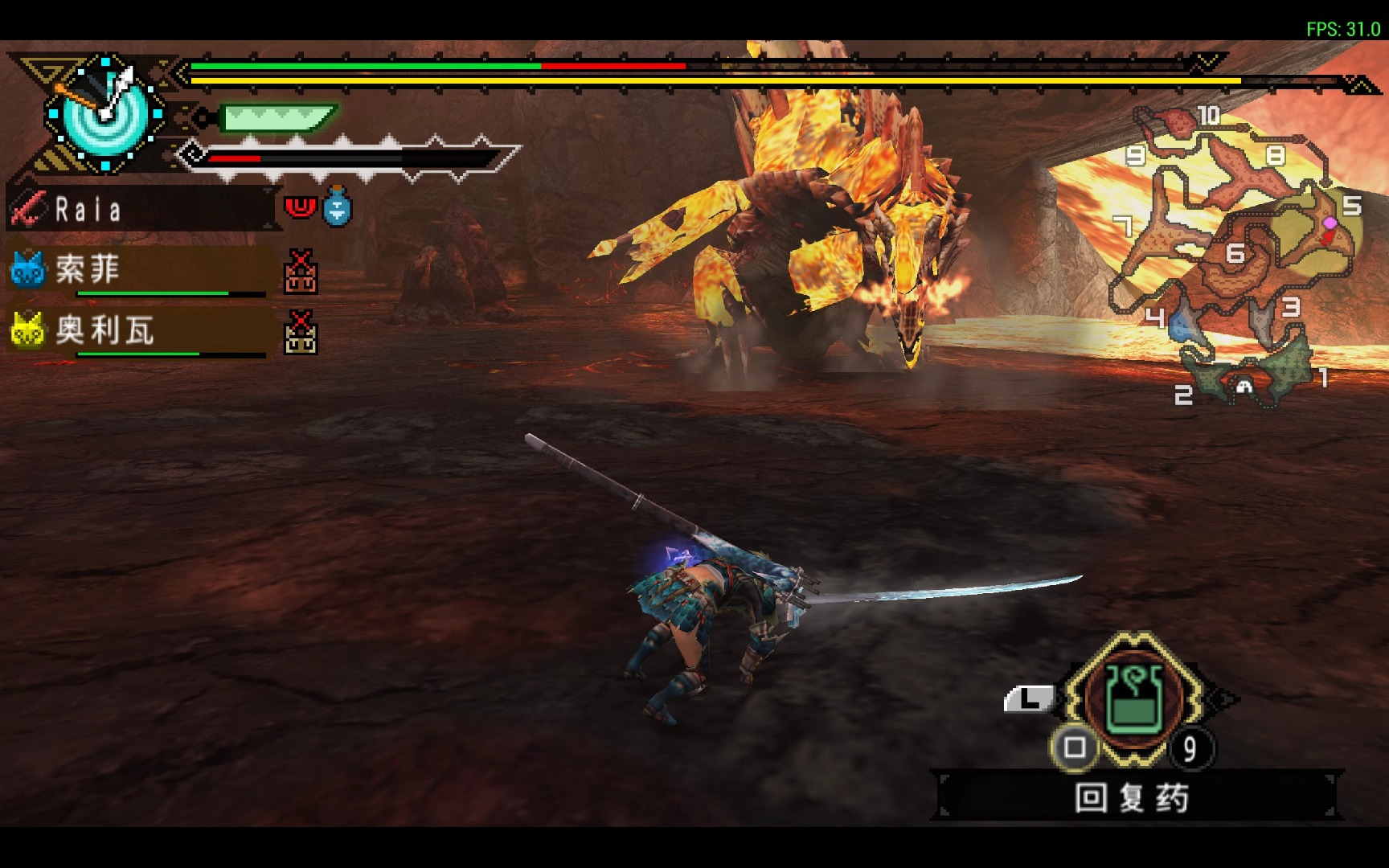Click the quest timer clock icon
Viewport: 1389px width, 868px height.
pyautogui.click(x=104, y=113)
